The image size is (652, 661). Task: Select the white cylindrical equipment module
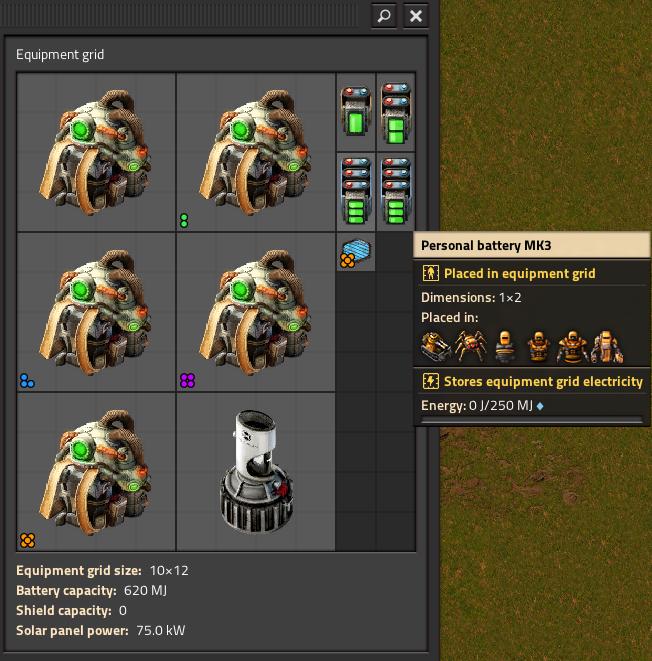click(x=256, y=472)
